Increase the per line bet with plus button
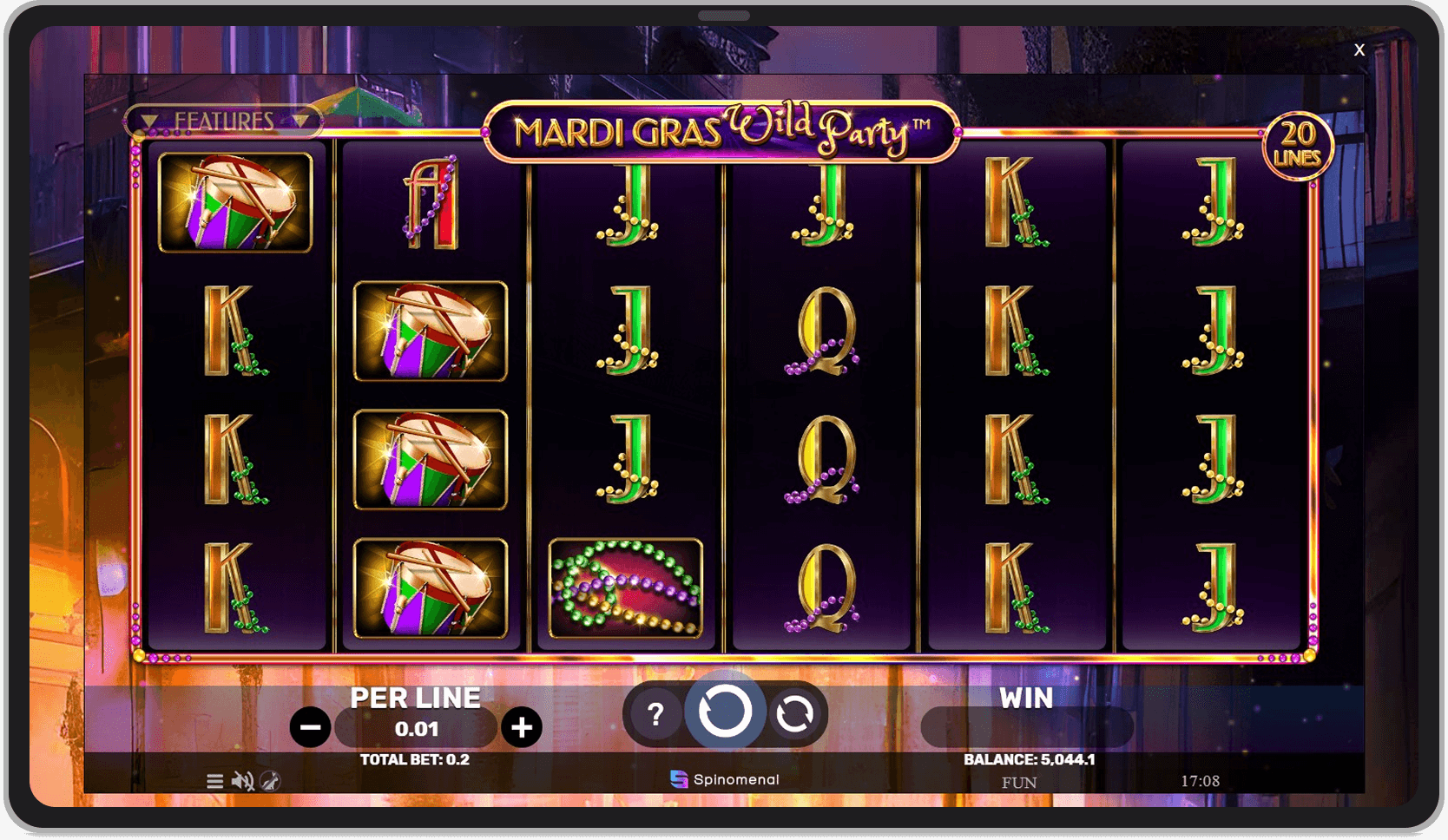The image size is (1448, 840). click(523, 727)
